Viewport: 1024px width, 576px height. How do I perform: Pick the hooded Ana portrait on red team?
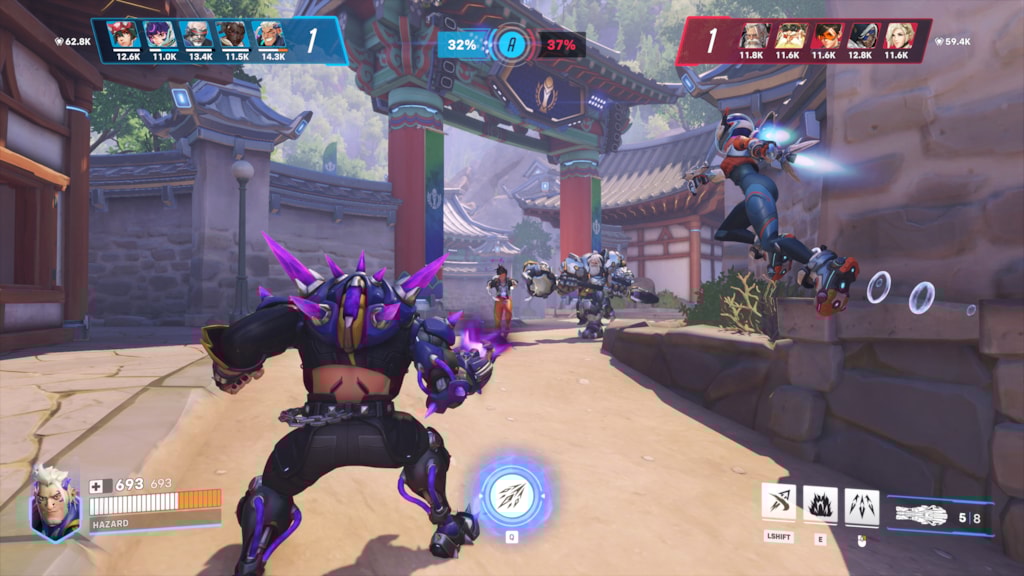(x=861, y=37)
